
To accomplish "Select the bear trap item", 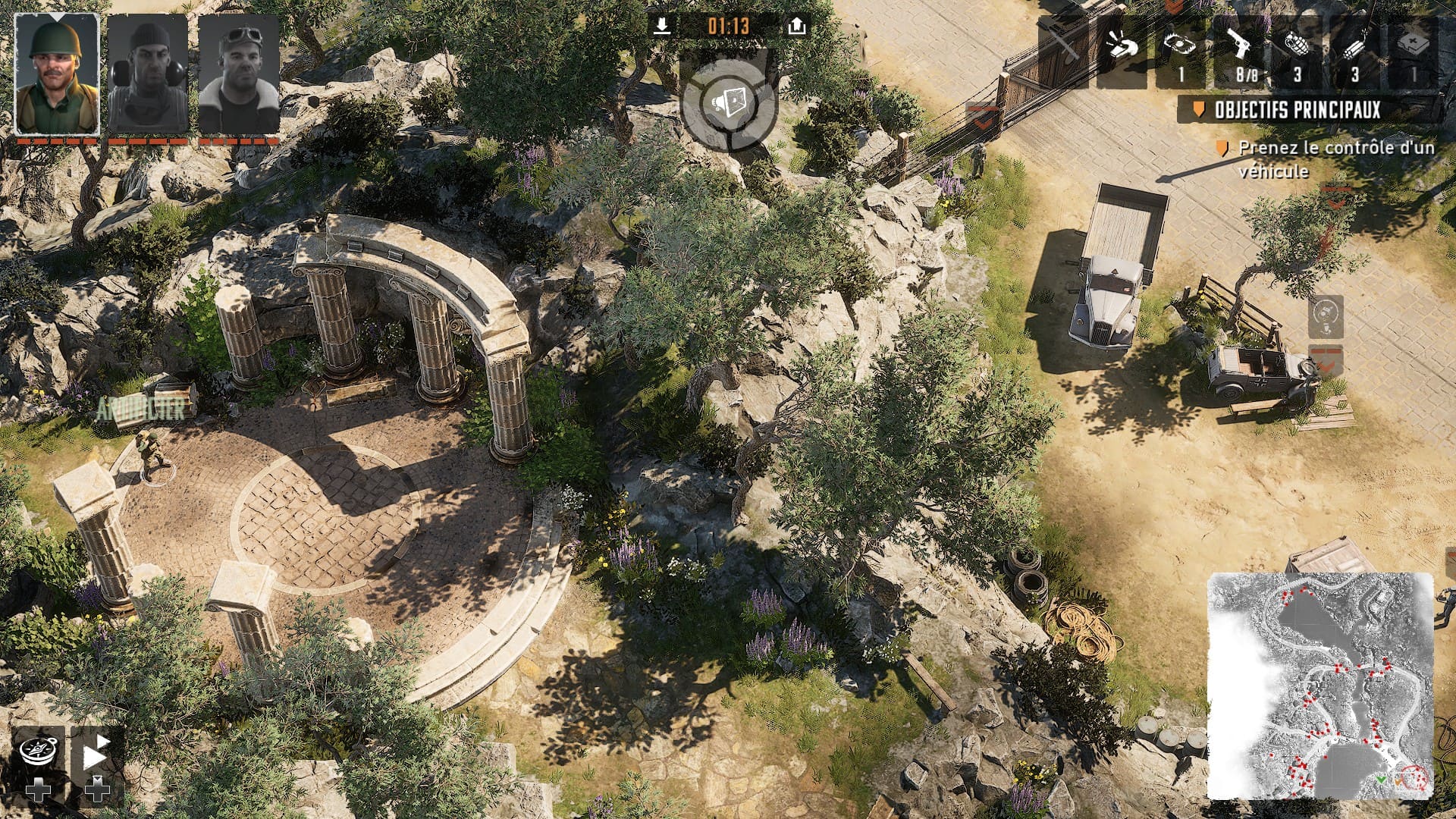I will [1180, 49].
